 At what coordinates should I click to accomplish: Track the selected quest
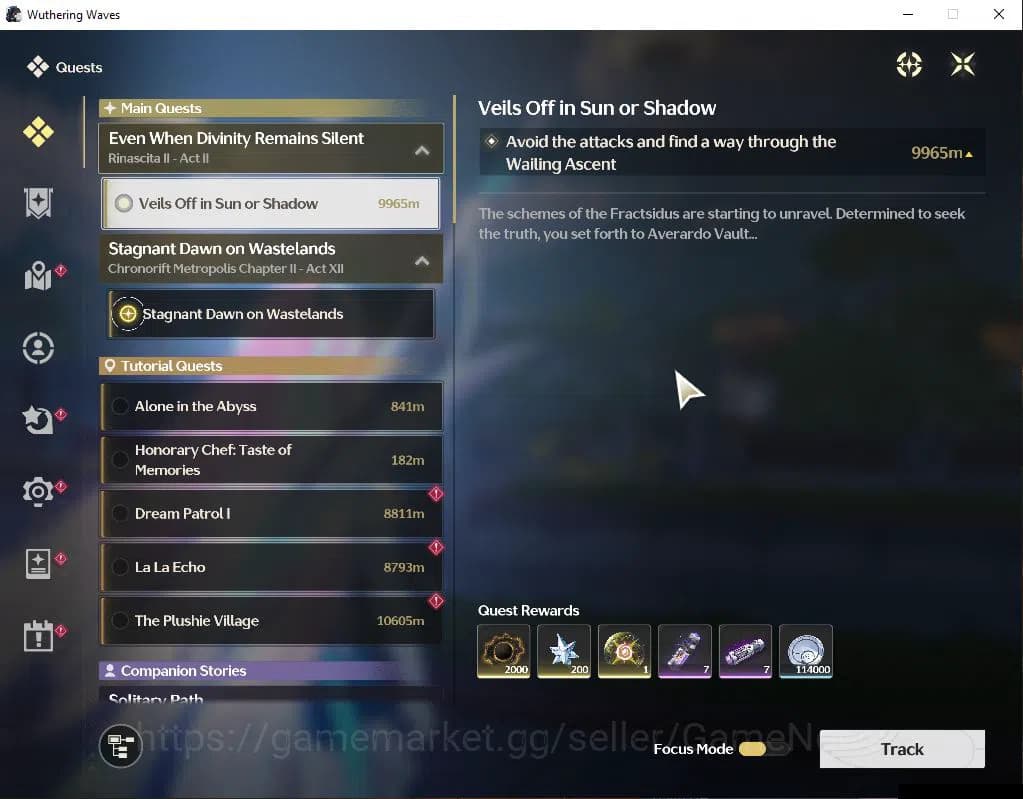901,749
